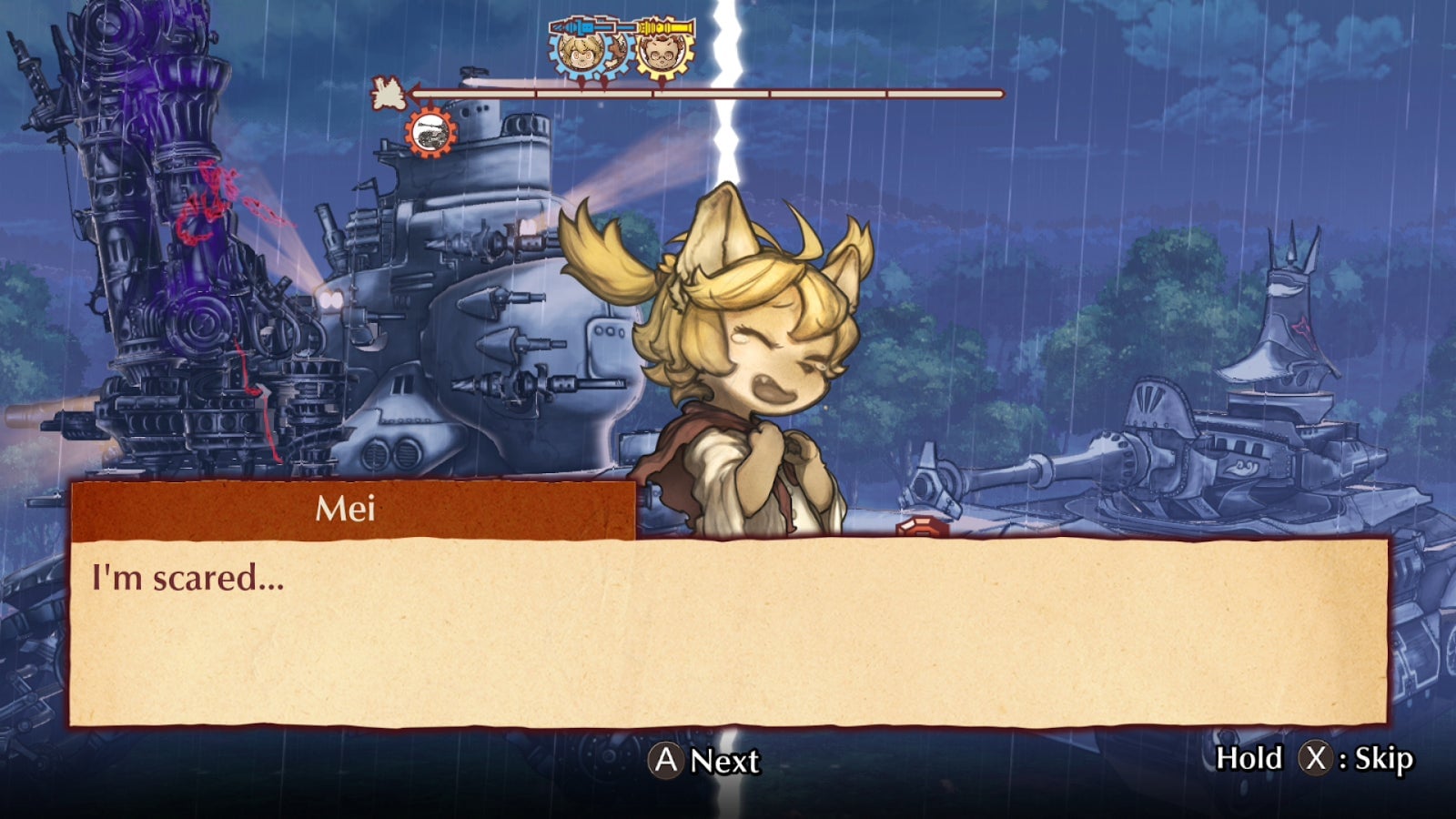Select the companion portrait in the gold gear
The height and width of the screenshot is (819, 1456).
pyautogui.click(x=662, y=55)
